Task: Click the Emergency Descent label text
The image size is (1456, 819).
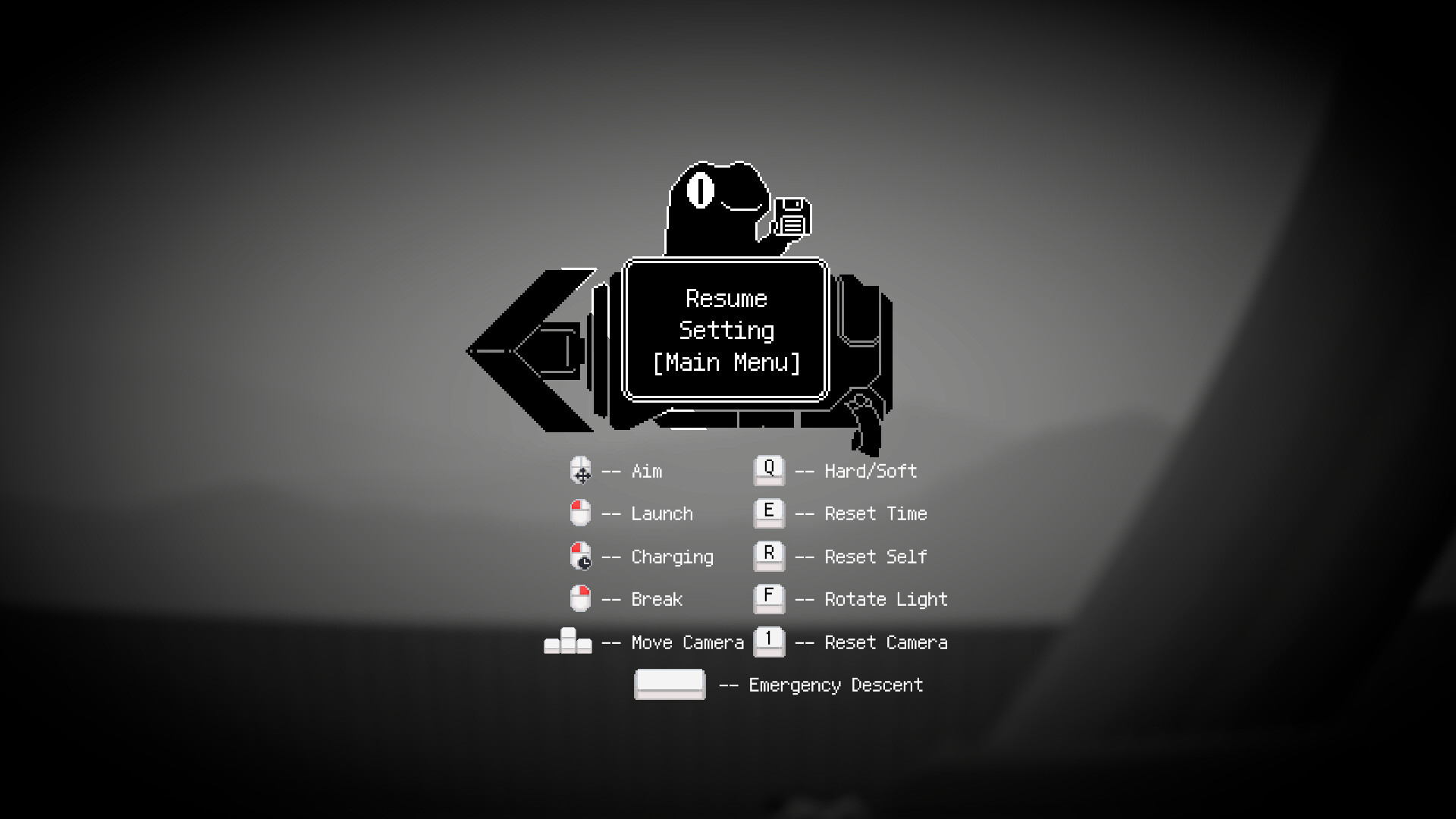Action: click(x=835, y=685)
